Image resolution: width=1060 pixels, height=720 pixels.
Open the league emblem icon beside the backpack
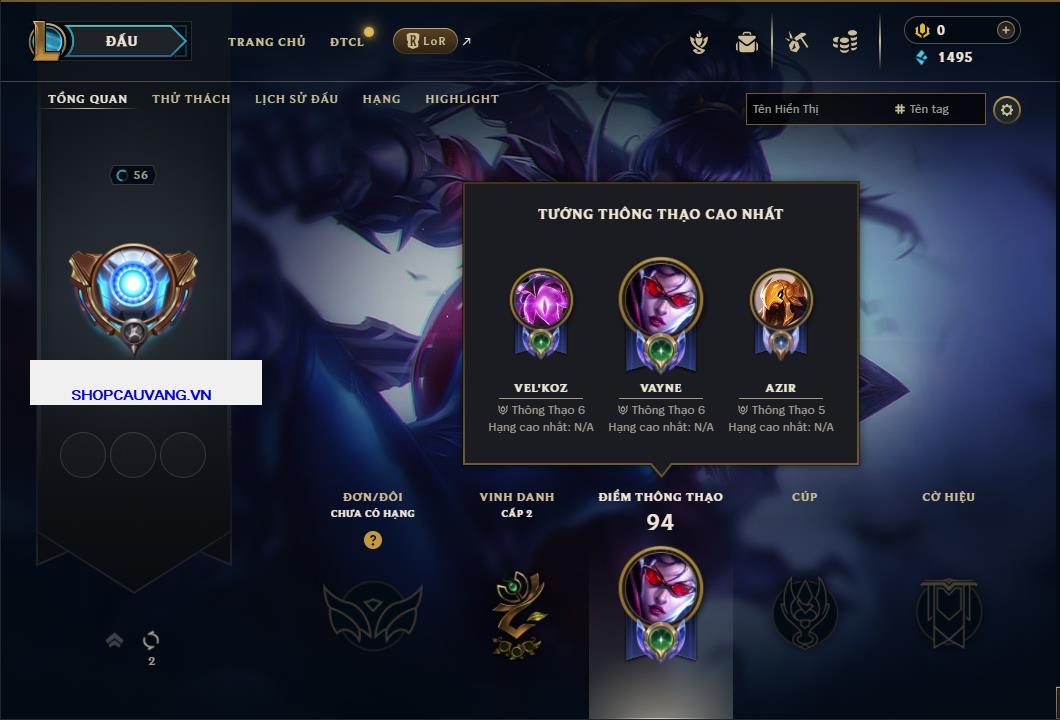pyautogui.click(x=700, y=42)
